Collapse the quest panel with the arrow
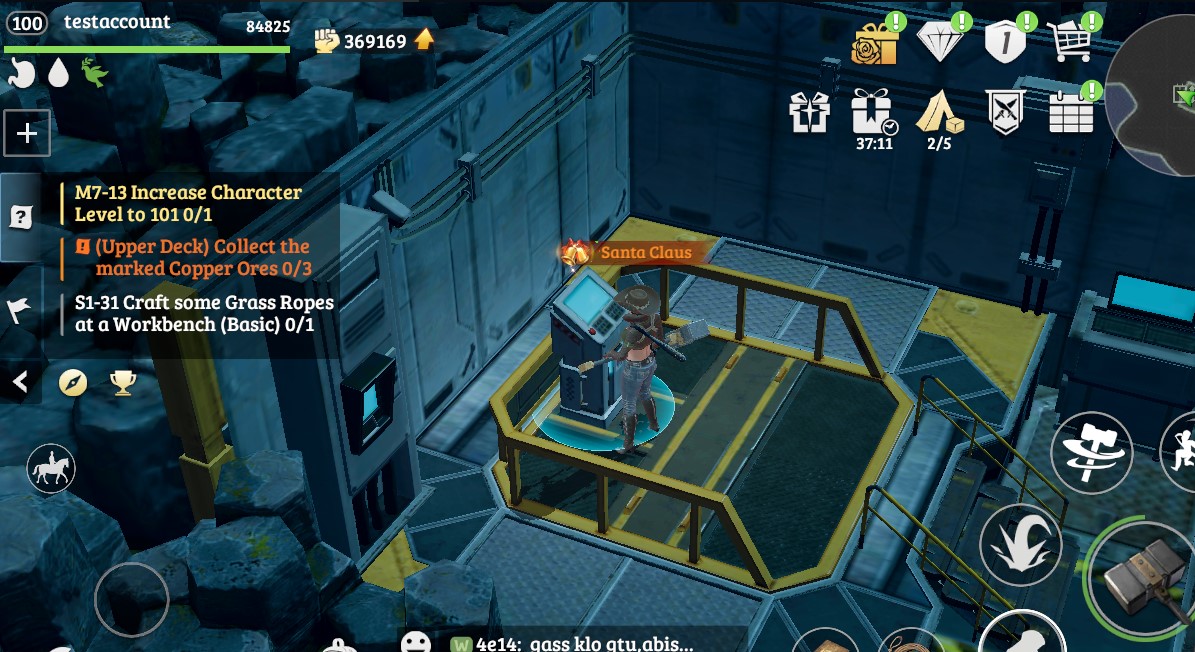Screen dimensions: 1195x652 click(x=20, y=381)
